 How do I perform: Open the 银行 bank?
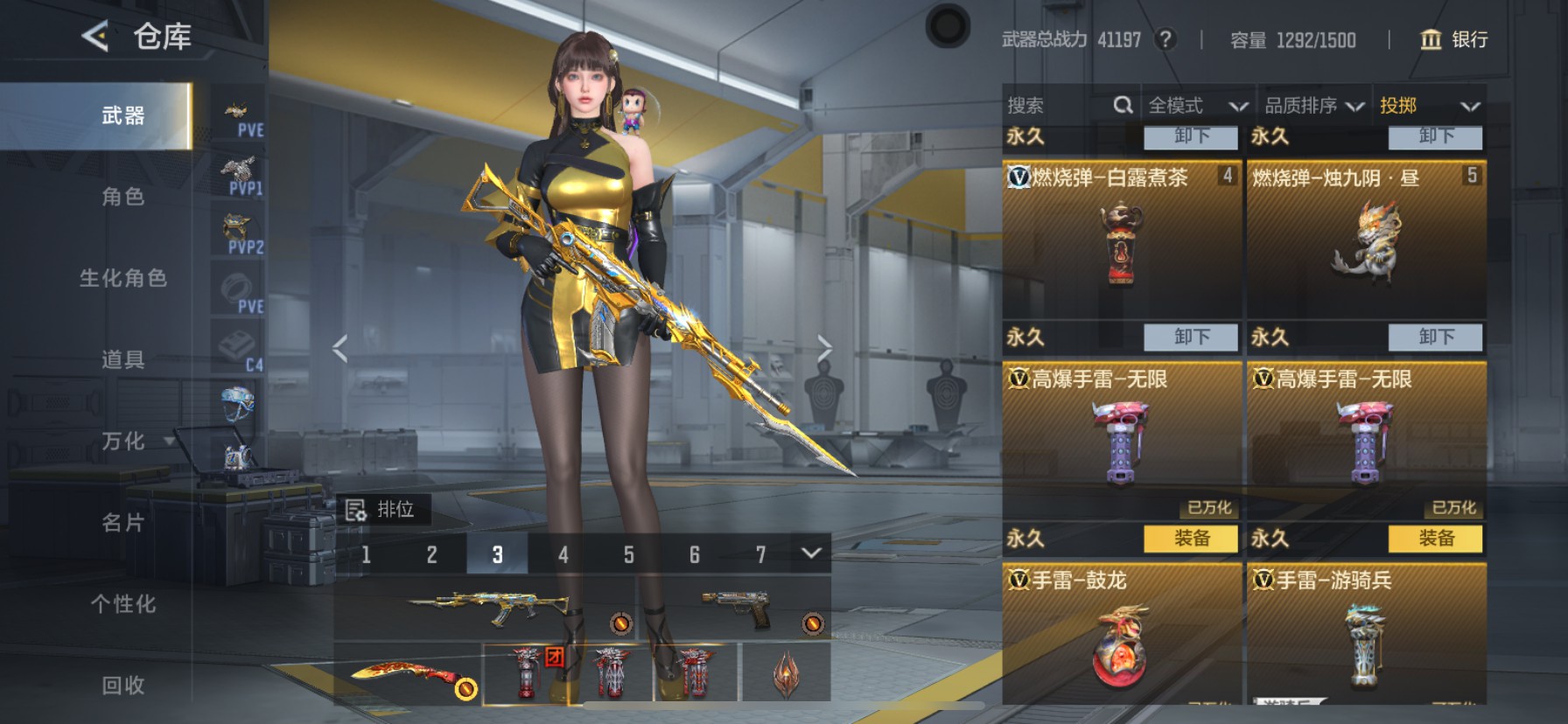1453,39
